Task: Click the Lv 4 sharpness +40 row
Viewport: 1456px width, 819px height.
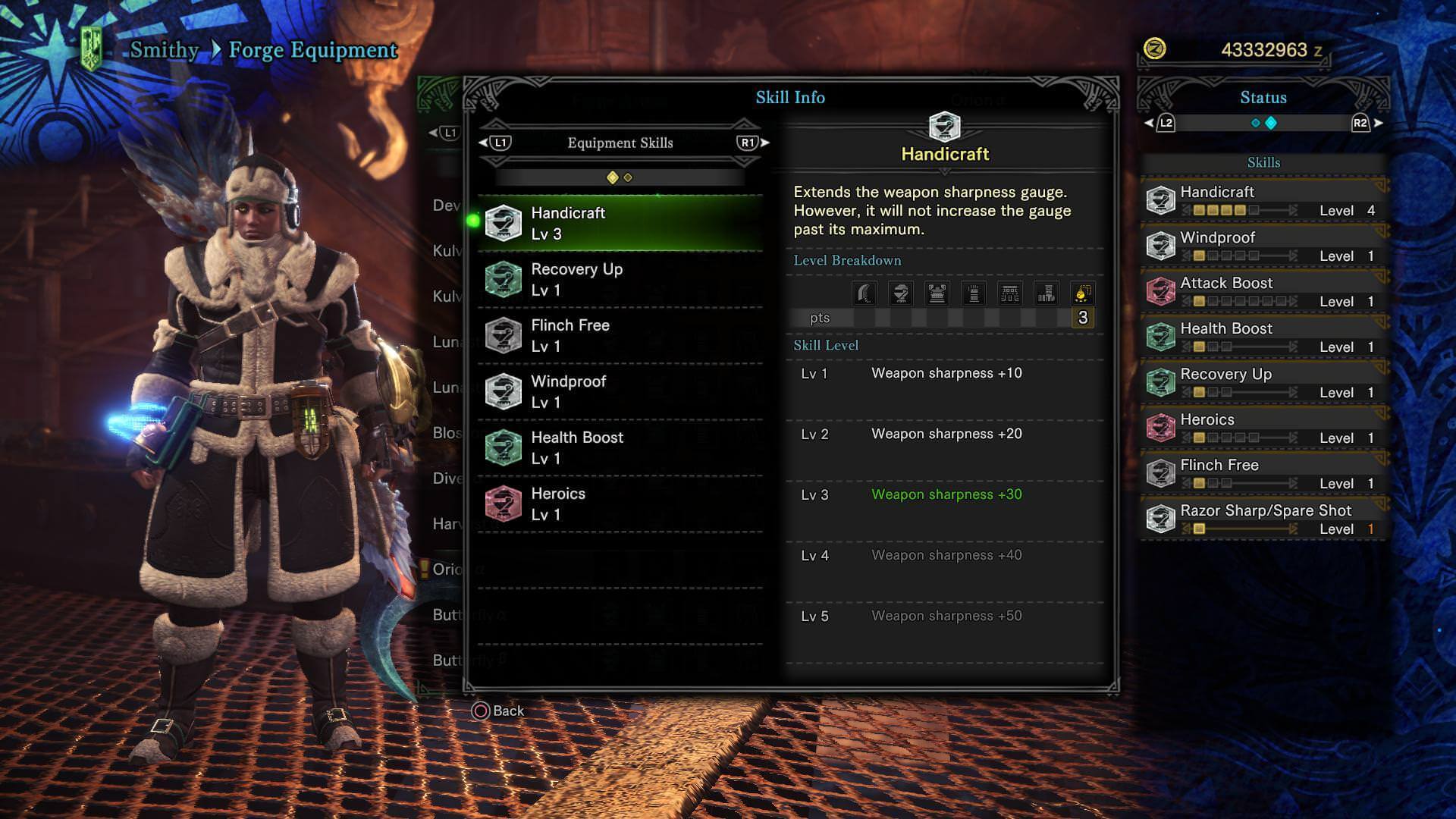Action: point(945,556)
